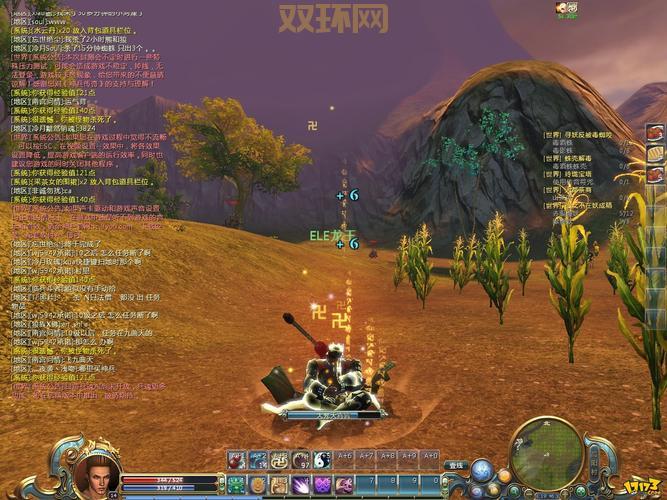Click the orange orb button near minimap

pos(504,475)
